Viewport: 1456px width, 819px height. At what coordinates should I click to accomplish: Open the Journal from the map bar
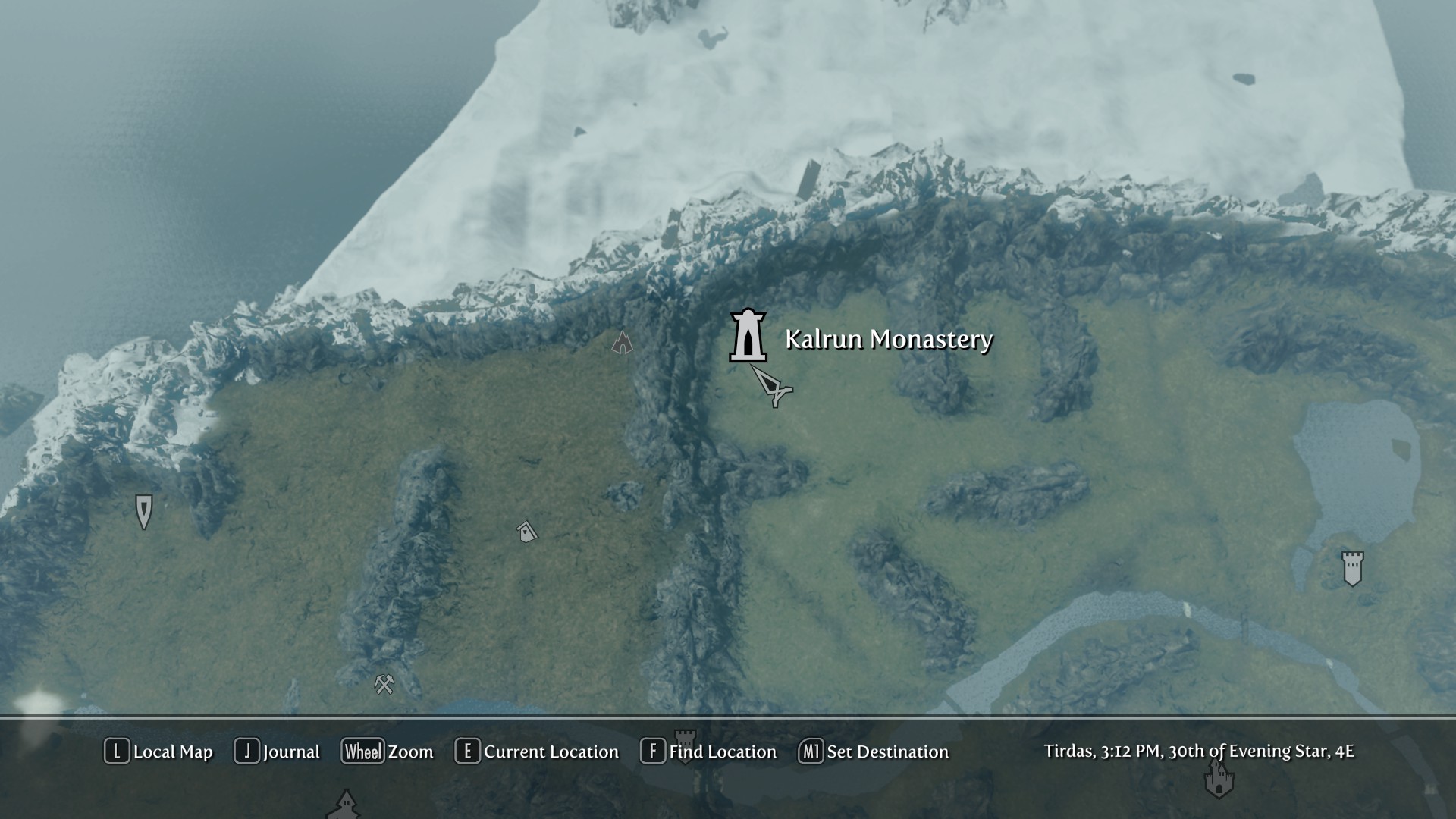(278, 752)
